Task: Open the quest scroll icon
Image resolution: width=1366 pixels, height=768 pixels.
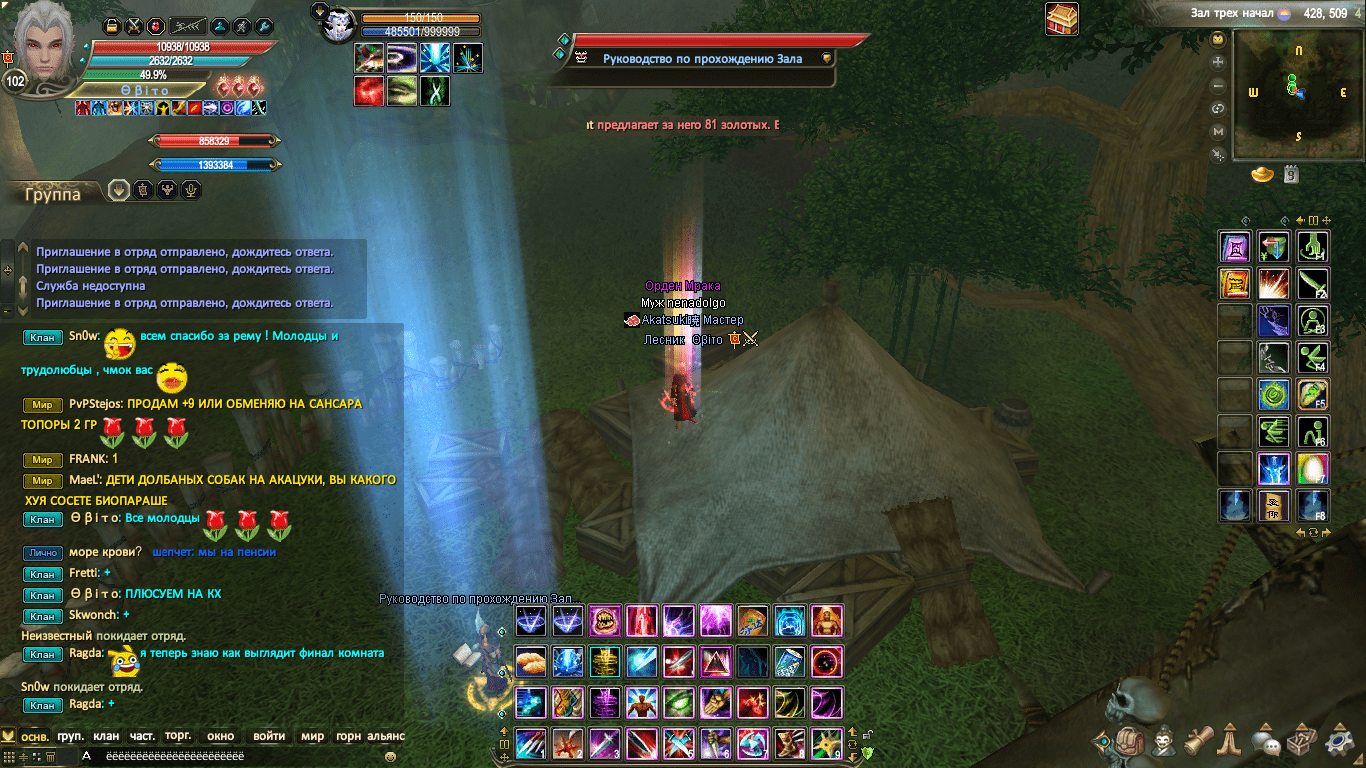Action: [1199, 742]
